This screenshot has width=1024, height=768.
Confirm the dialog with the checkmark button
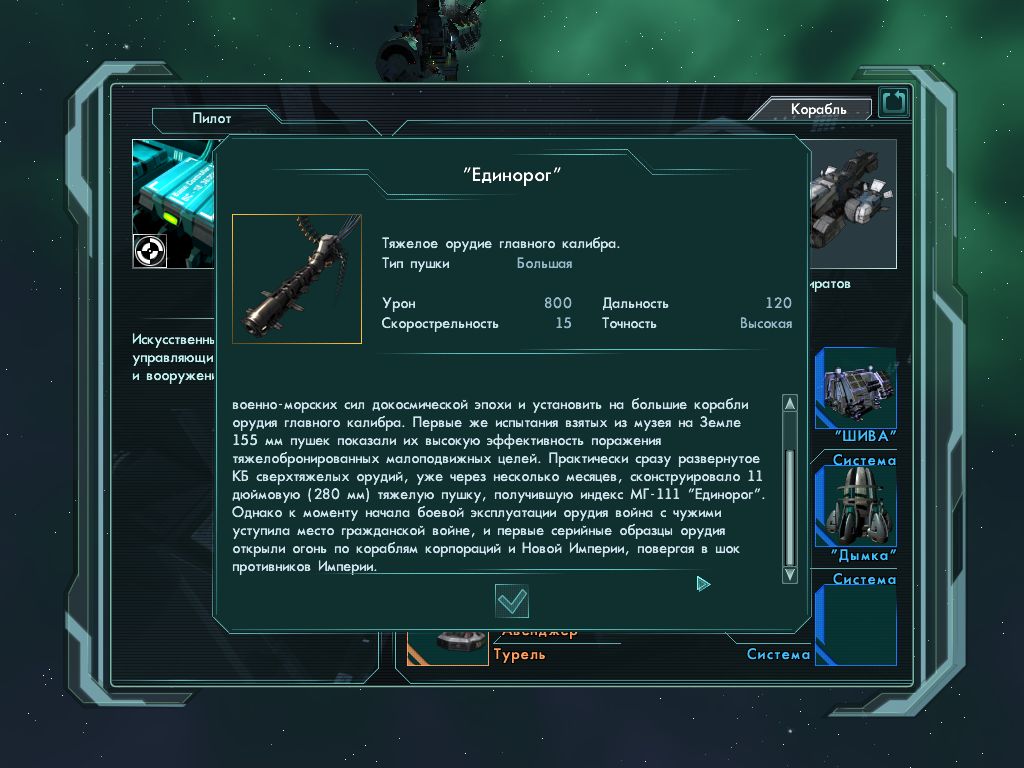[x=512, y=600]
